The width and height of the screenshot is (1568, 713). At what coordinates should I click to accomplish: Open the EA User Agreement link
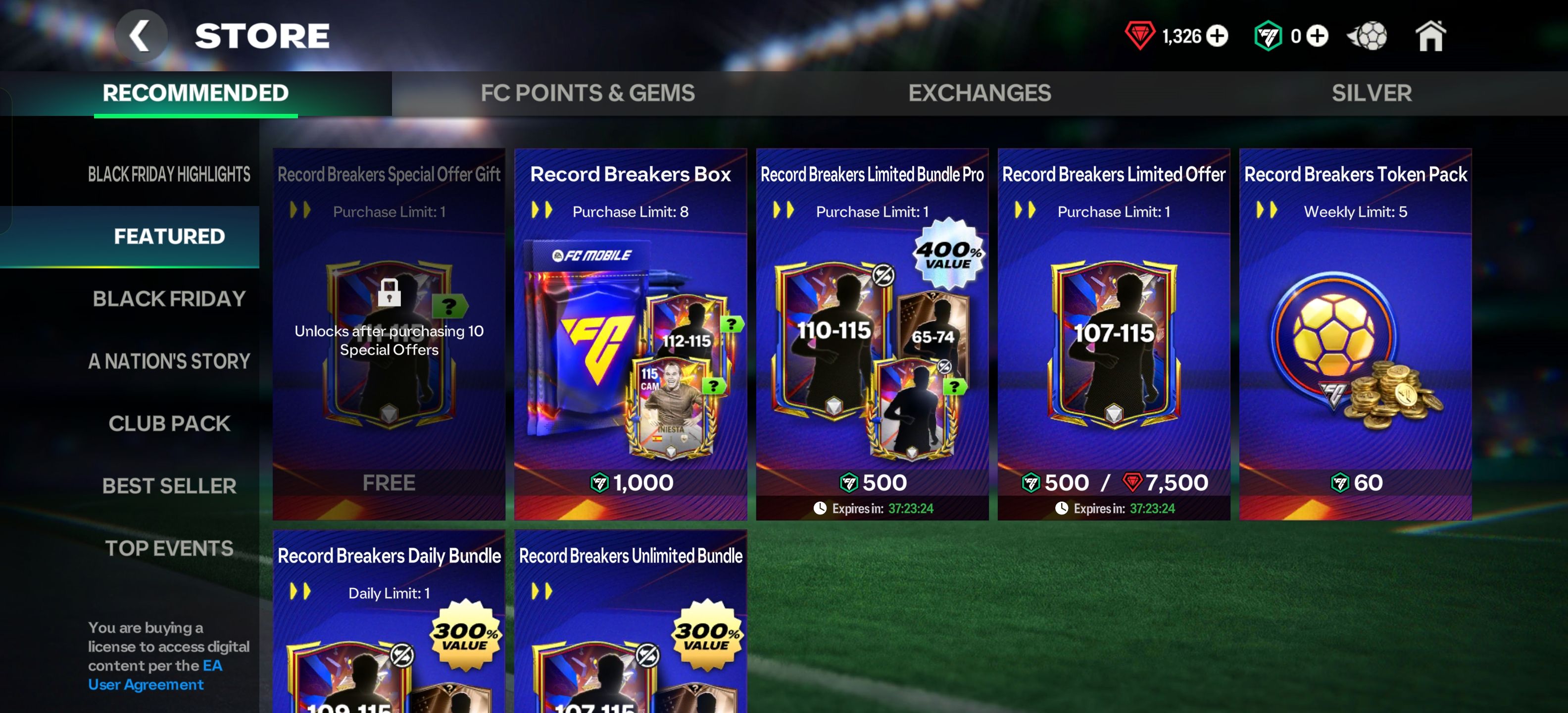coord(145,684)
